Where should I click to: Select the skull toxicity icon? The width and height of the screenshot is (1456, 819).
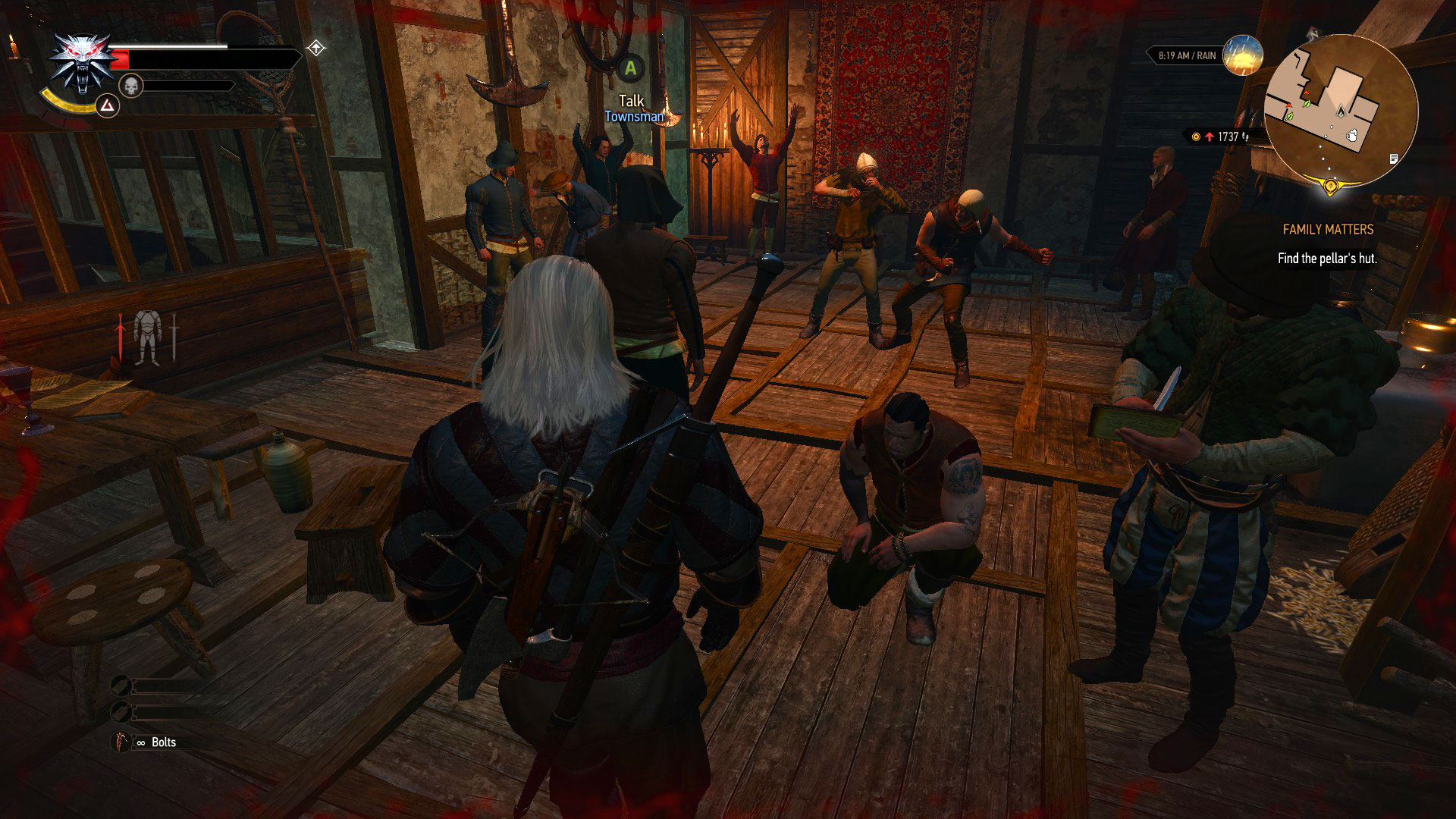coord(130,86)
